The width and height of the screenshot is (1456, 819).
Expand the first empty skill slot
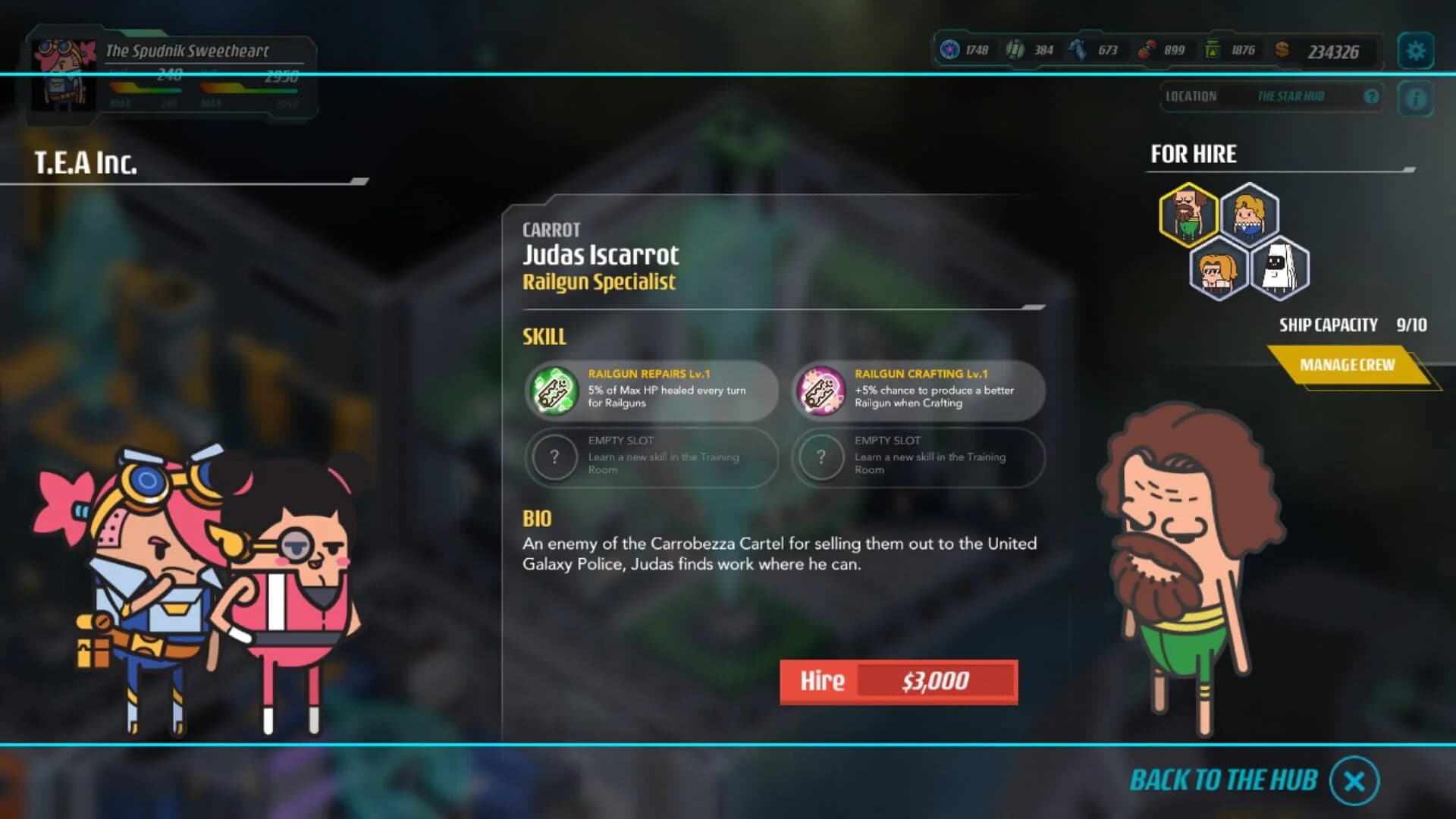[554, 458]
